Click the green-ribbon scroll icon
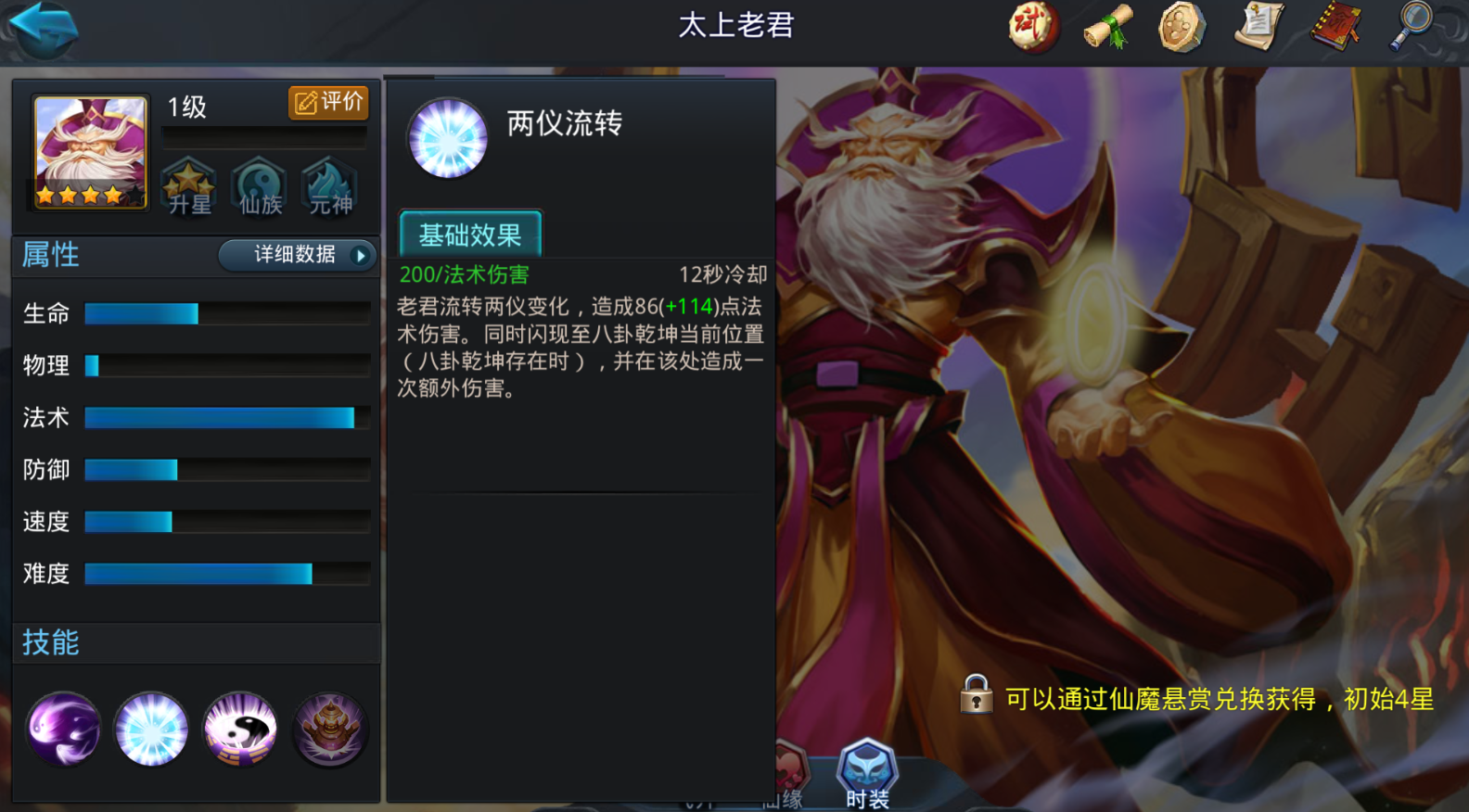1469x812 pixels. (x=1107, y=27)
